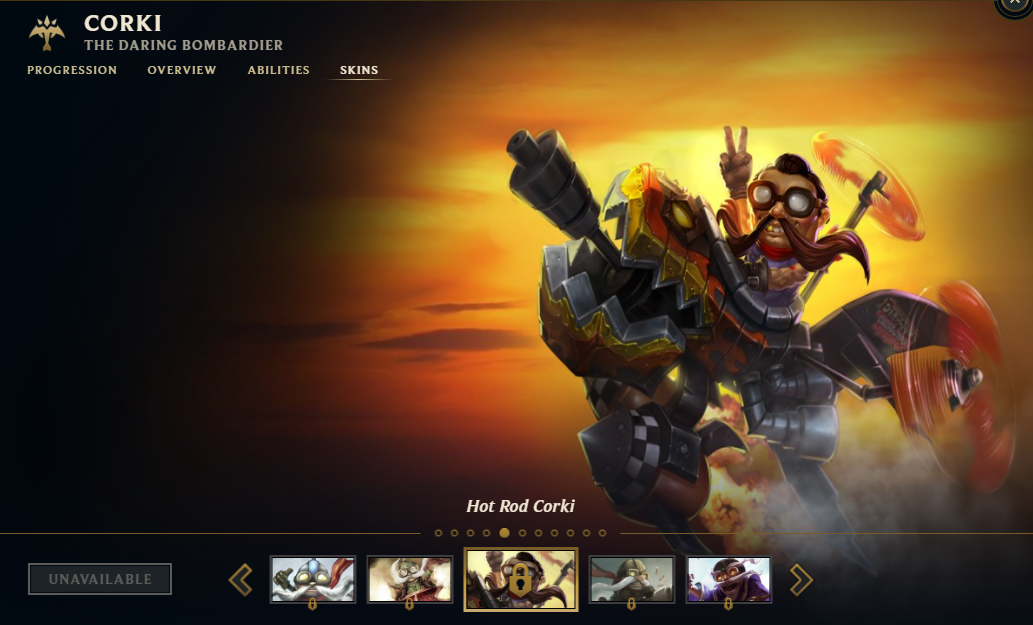Select the blue-helmet Corki skin thumbnail

coord(313,579)
